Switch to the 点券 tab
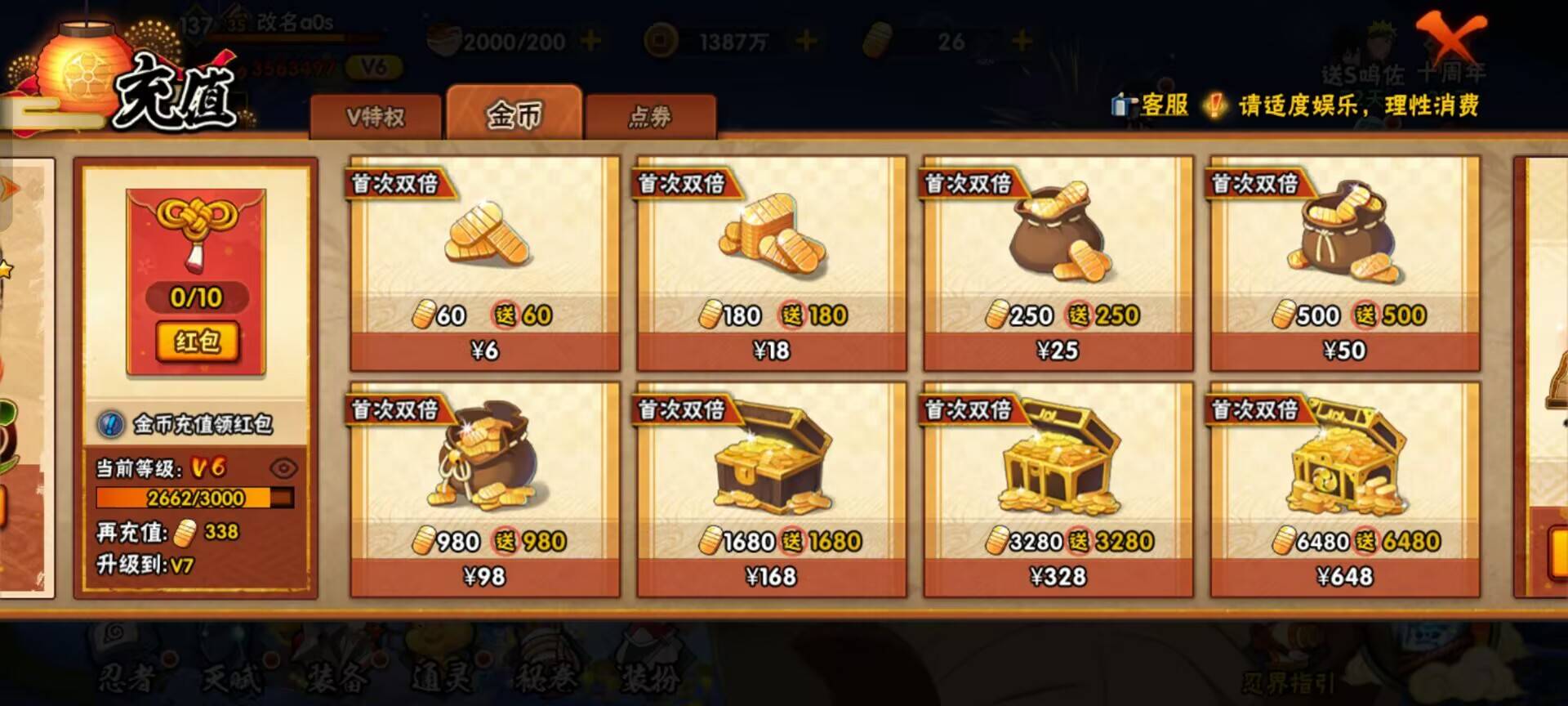The height and width of the screenshot is (706, 1568). [651, 117]
